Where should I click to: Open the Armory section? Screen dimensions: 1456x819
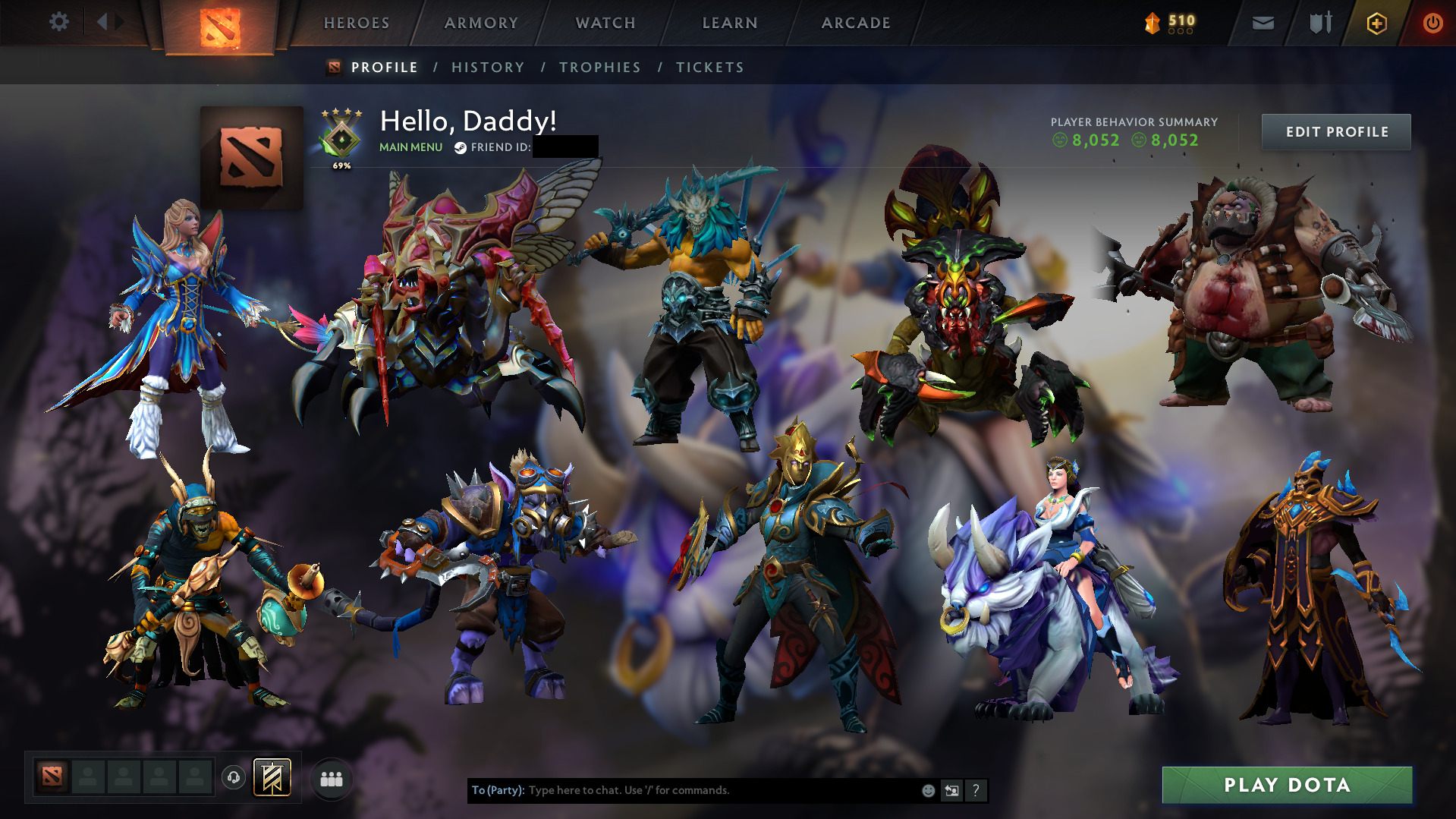pos(481,23)
